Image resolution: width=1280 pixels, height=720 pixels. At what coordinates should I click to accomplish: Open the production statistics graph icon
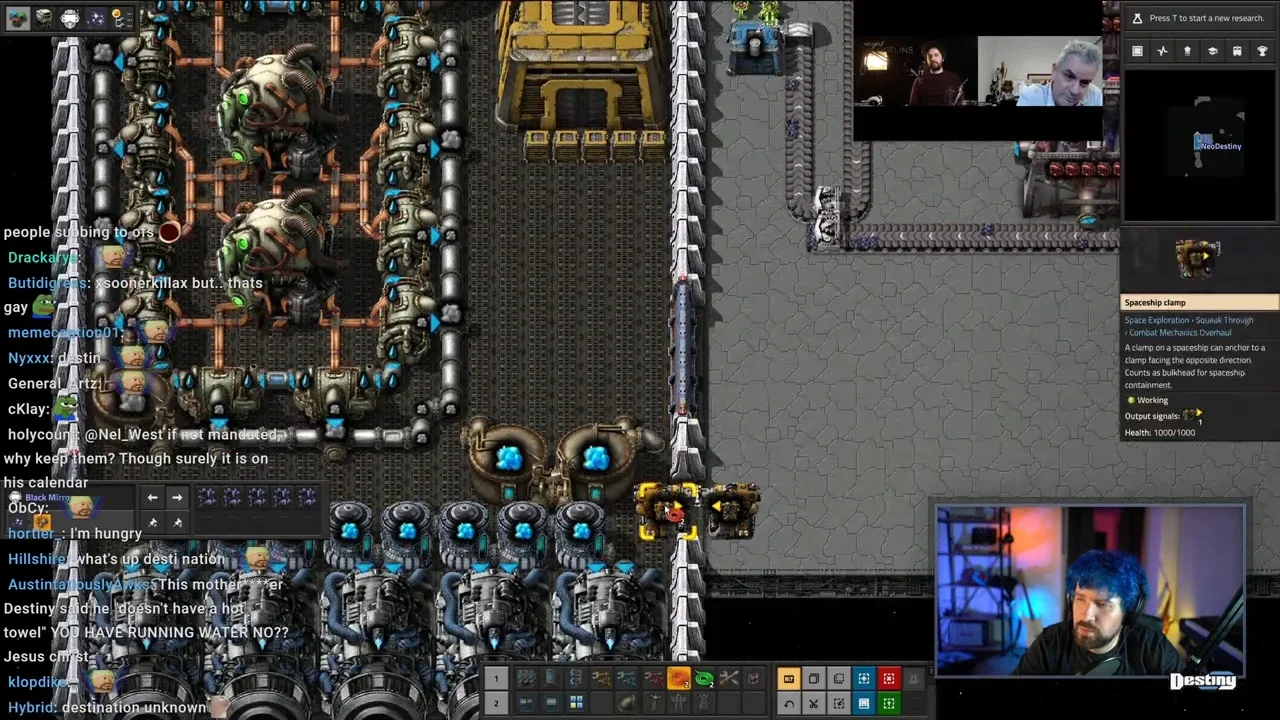click(1162, 51)
